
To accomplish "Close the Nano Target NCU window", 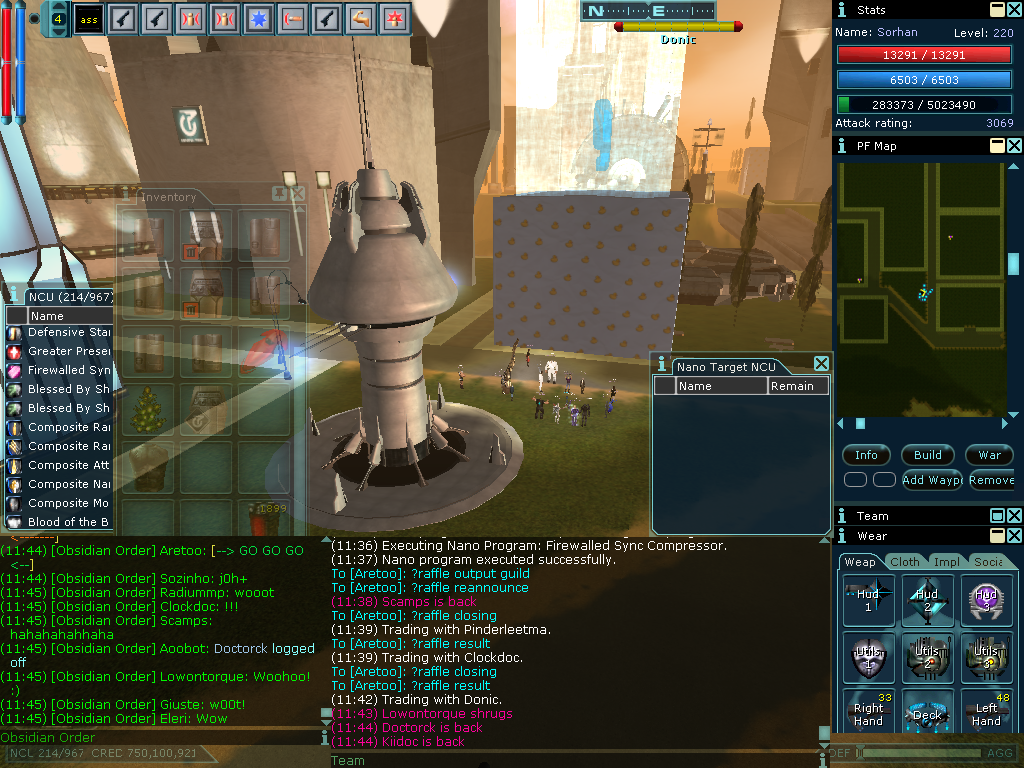I will point(821,364).
